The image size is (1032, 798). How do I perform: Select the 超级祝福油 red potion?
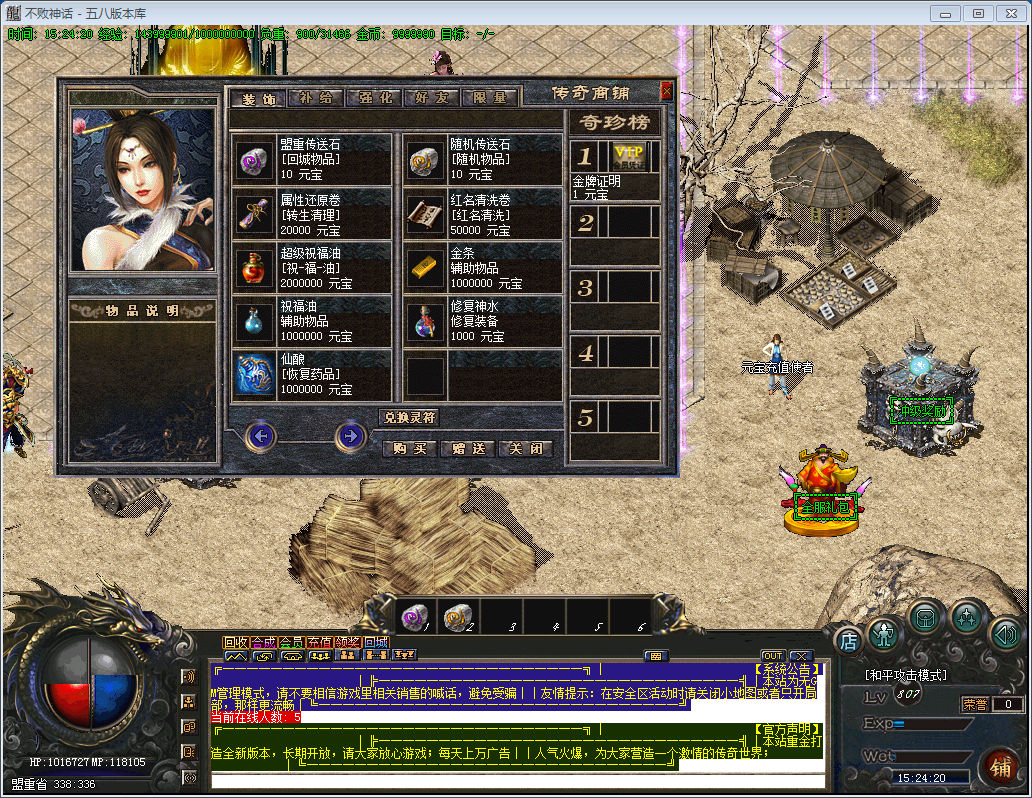(x=253, y=267)
